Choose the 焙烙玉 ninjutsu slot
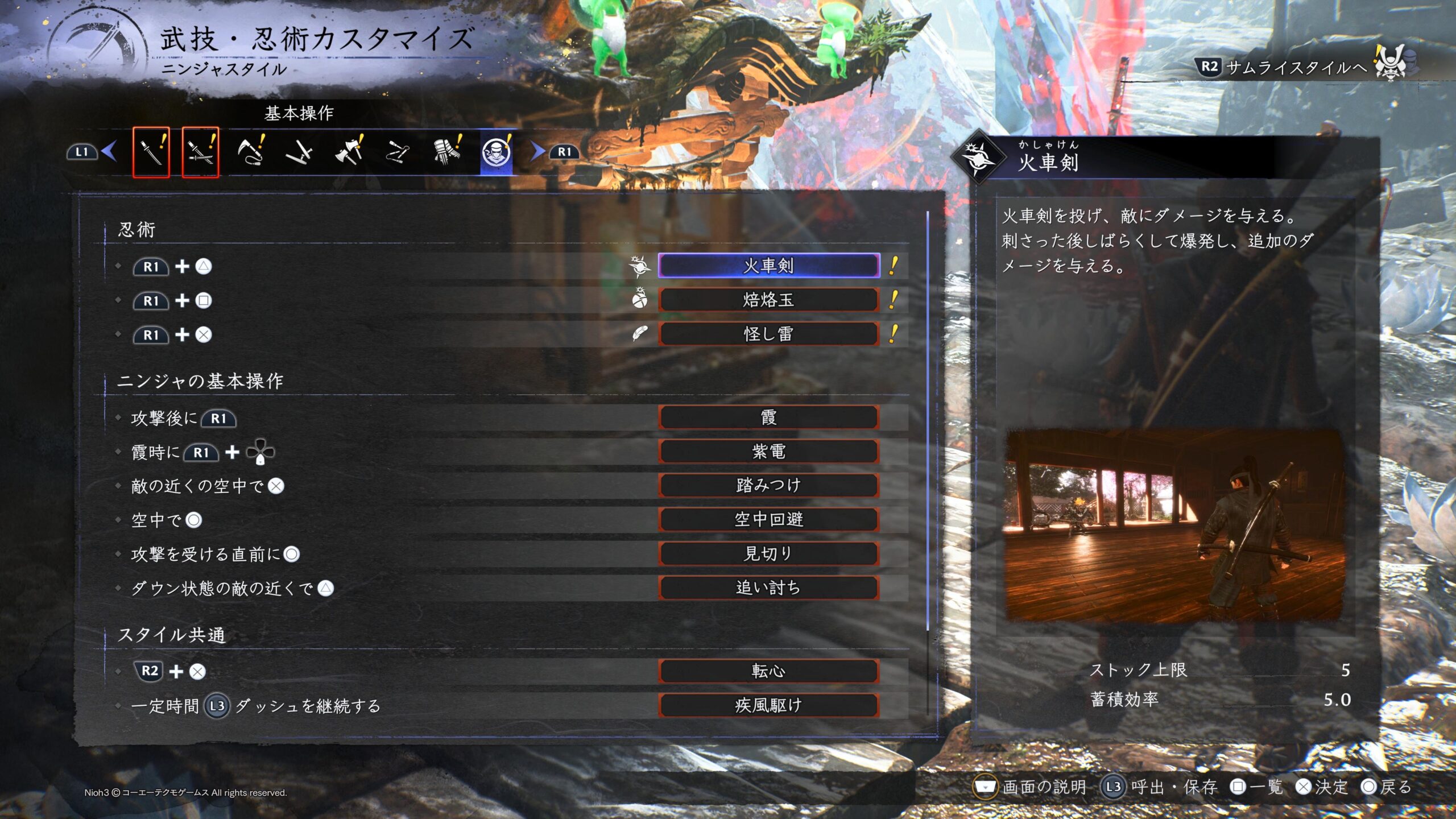The image size is (1456, 819). 768,300
